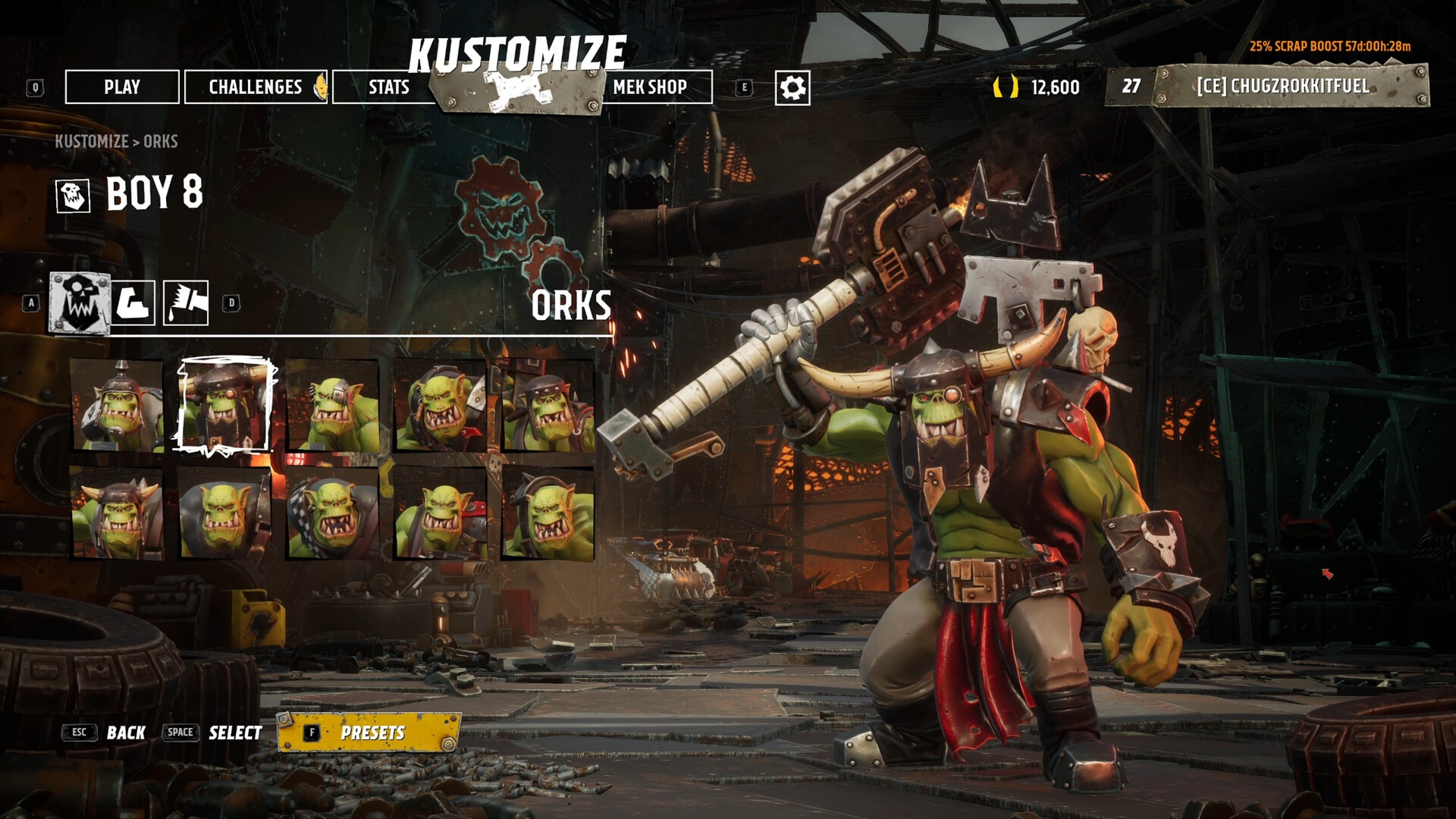Select the ork with checkered scarf

(332, 514)
